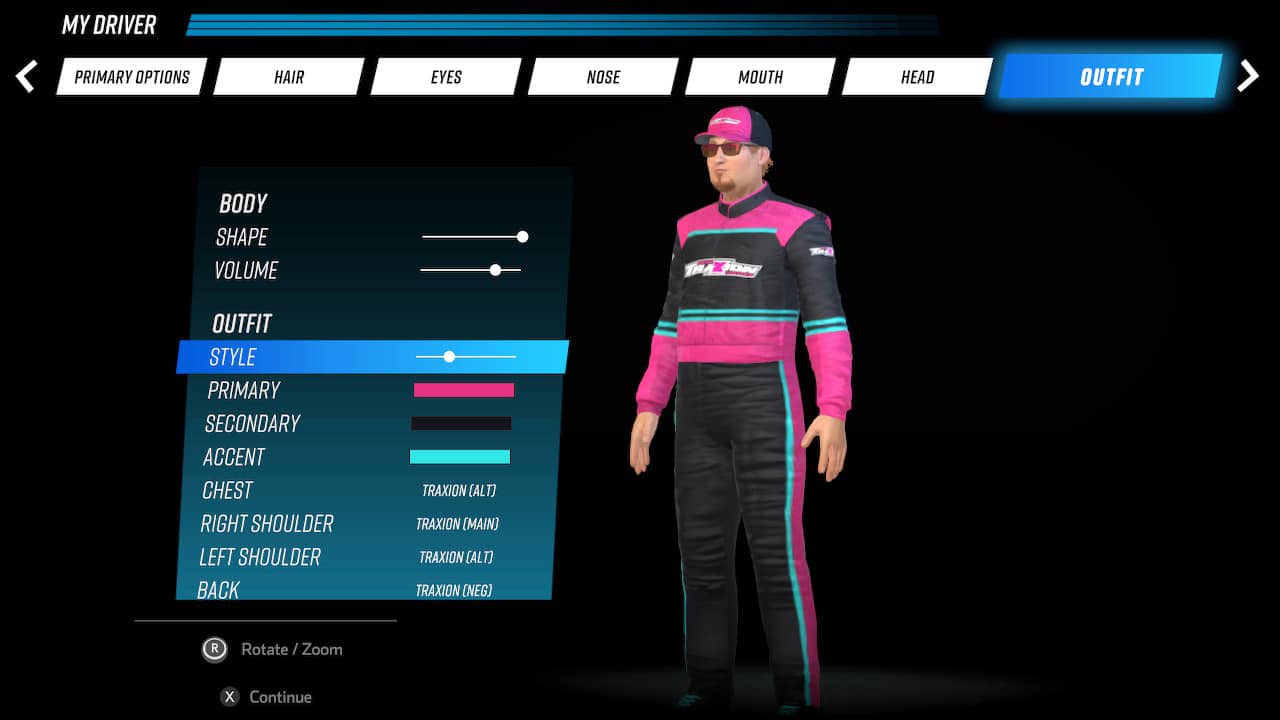Go to Primary Options tab
Image resolution: width=1280 pixels, height=720 pixels.
[131, 76]
